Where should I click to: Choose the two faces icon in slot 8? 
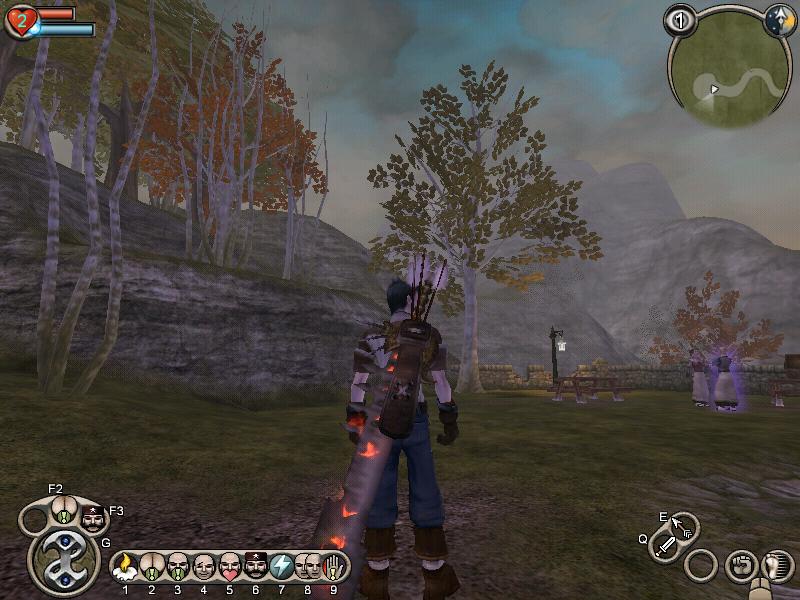point(307,567)
